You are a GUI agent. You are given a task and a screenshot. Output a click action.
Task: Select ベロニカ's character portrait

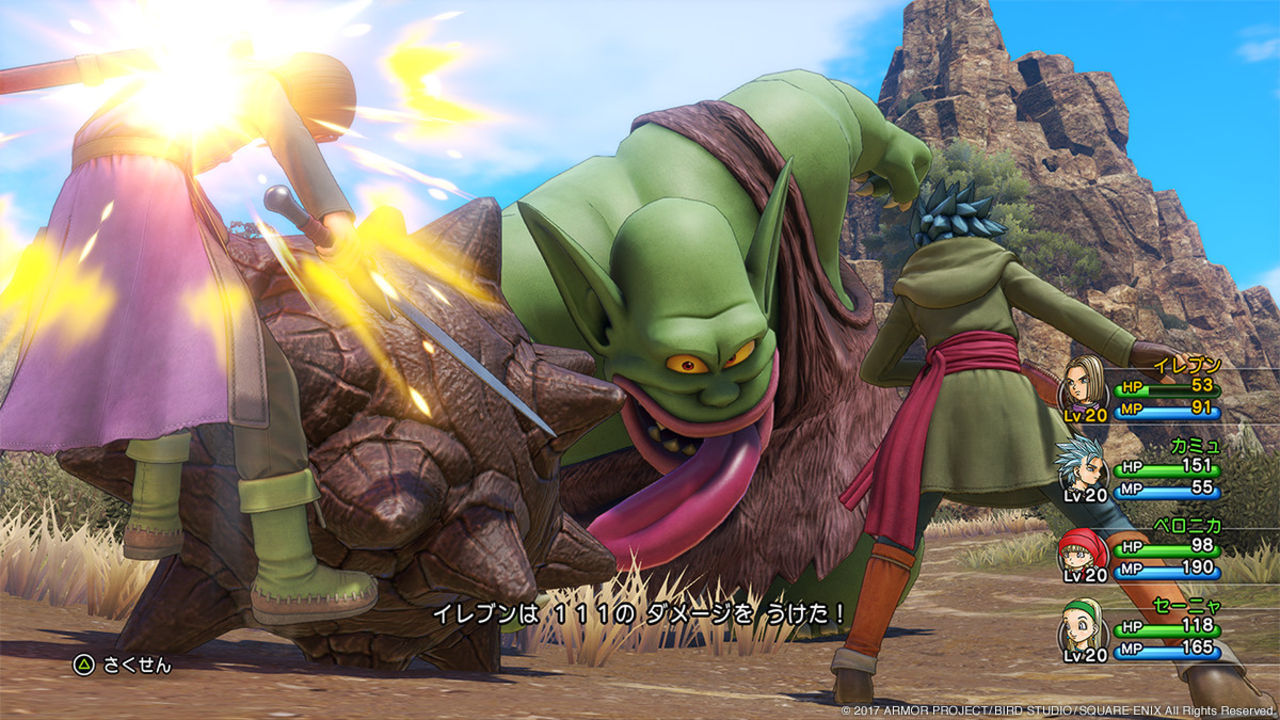[x=1078, y=550]
